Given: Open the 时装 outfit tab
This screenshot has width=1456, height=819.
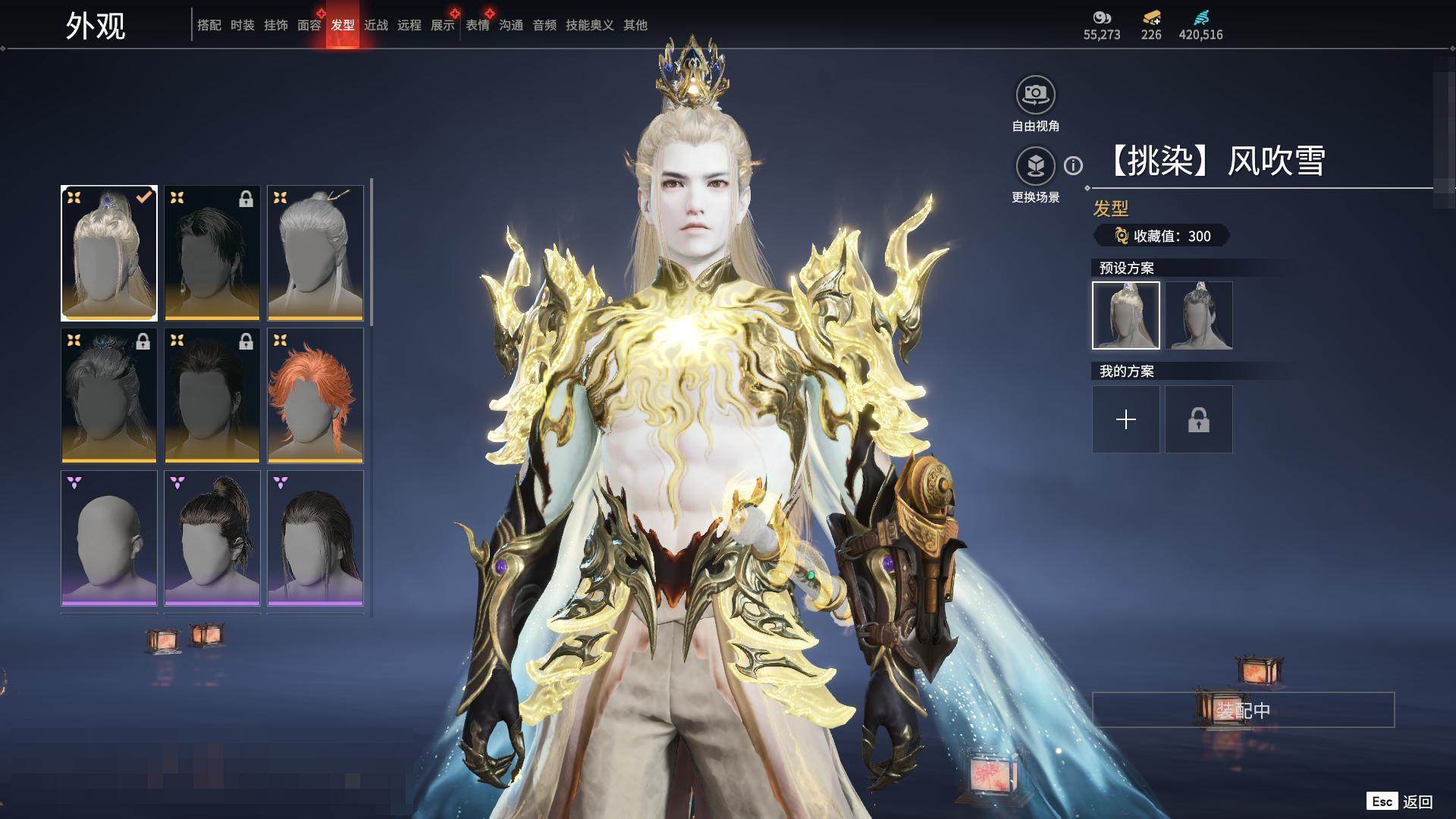Looking at the screenshot, I should click(x=242, y=26).
